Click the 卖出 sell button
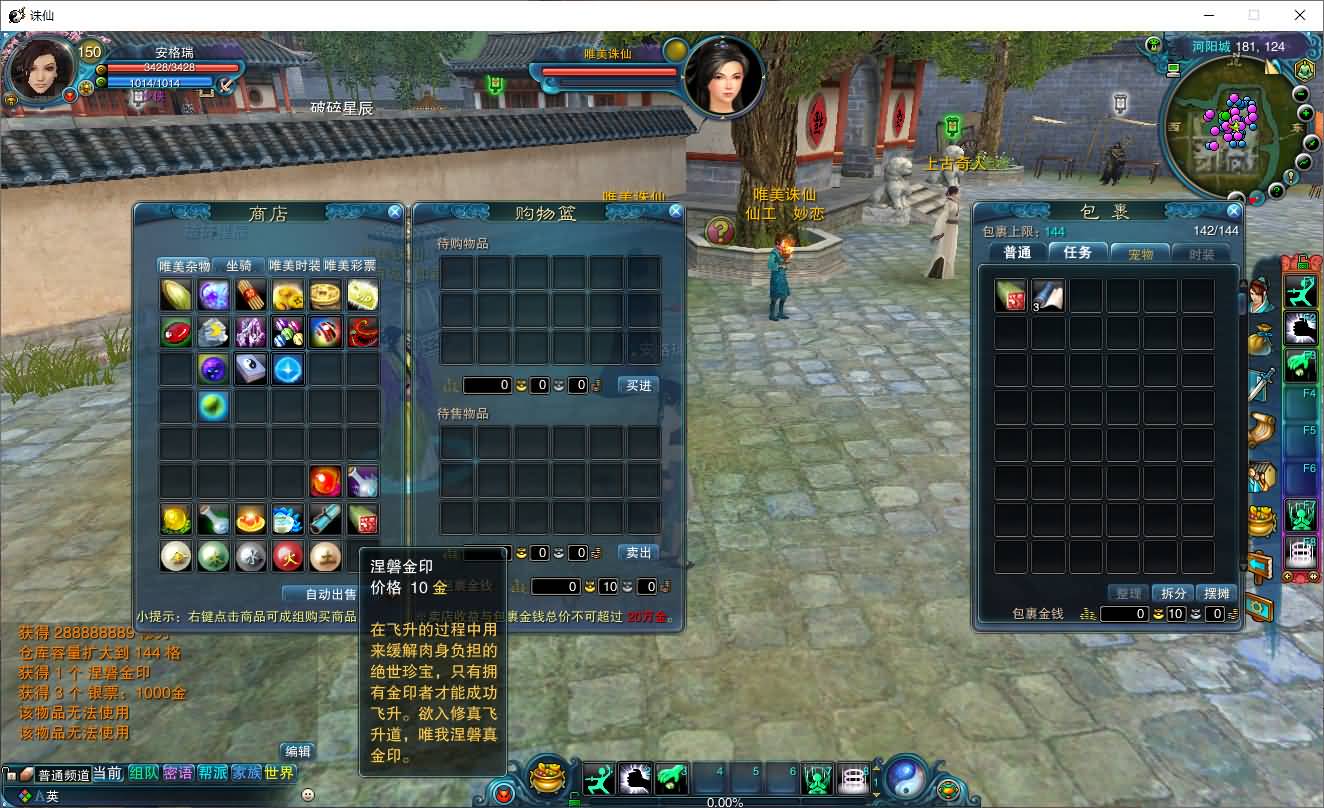Screen dimensions: 1324x808 pos(638,552)
